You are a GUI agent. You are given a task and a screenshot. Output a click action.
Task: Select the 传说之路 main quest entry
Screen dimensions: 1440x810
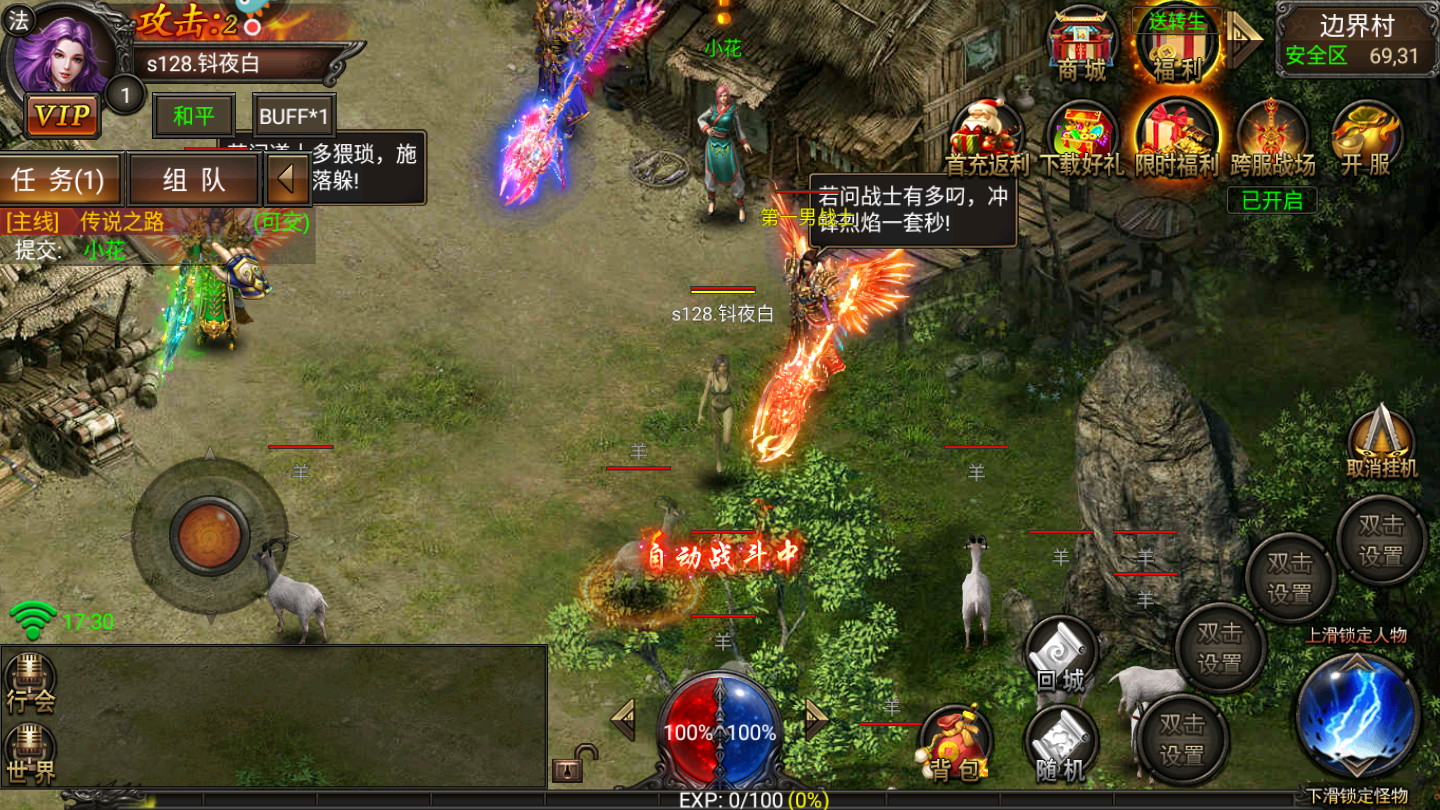point(122,222)
